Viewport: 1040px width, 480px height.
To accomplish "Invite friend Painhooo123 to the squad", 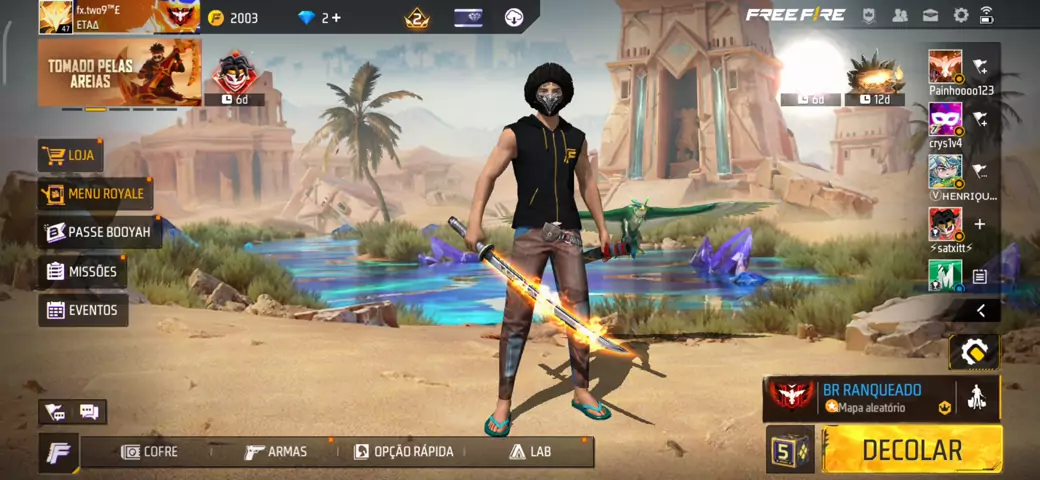I will pos(980,67).
